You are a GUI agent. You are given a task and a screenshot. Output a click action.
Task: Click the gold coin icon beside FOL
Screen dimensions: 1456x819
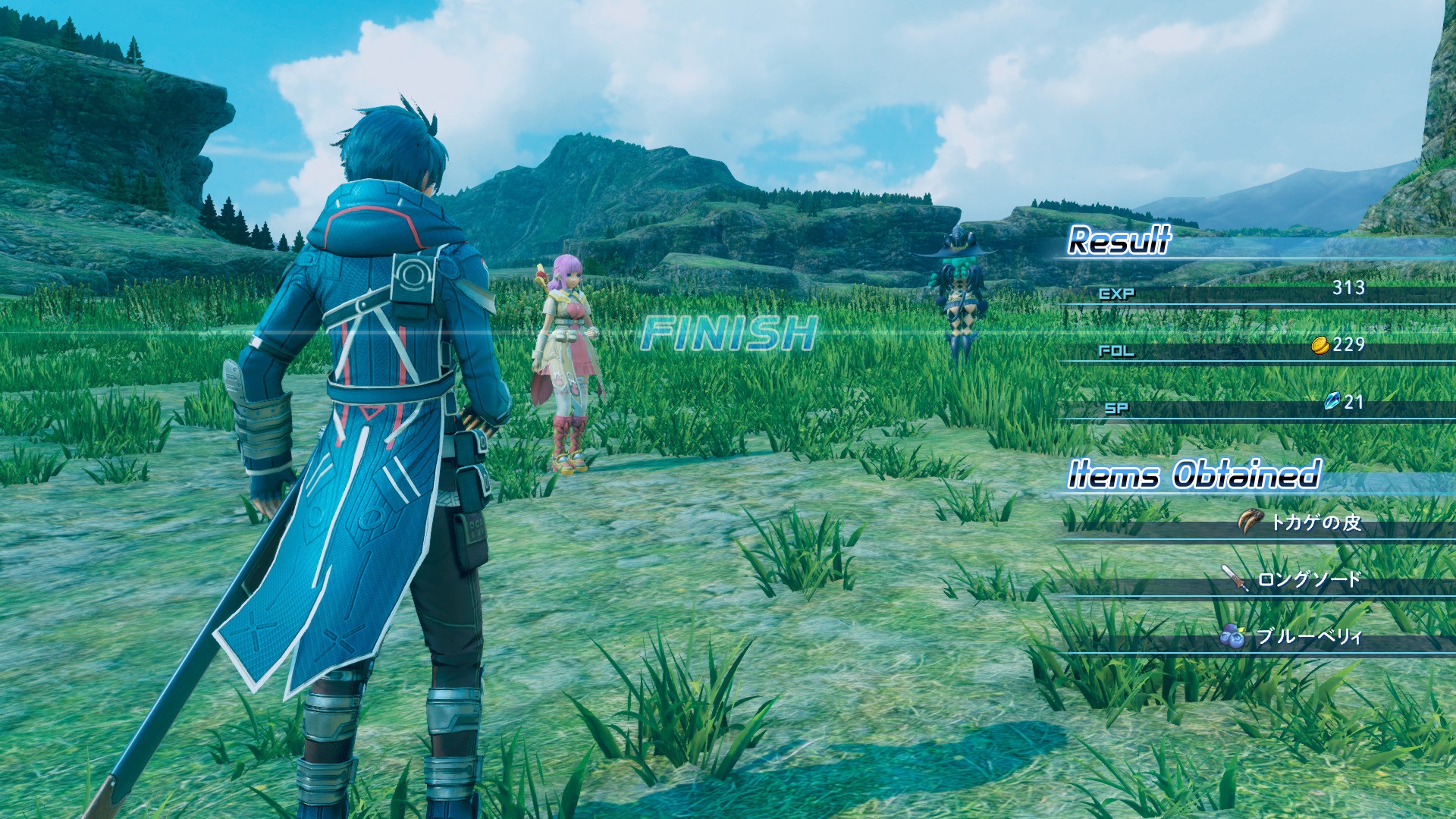click(1320, 347)
